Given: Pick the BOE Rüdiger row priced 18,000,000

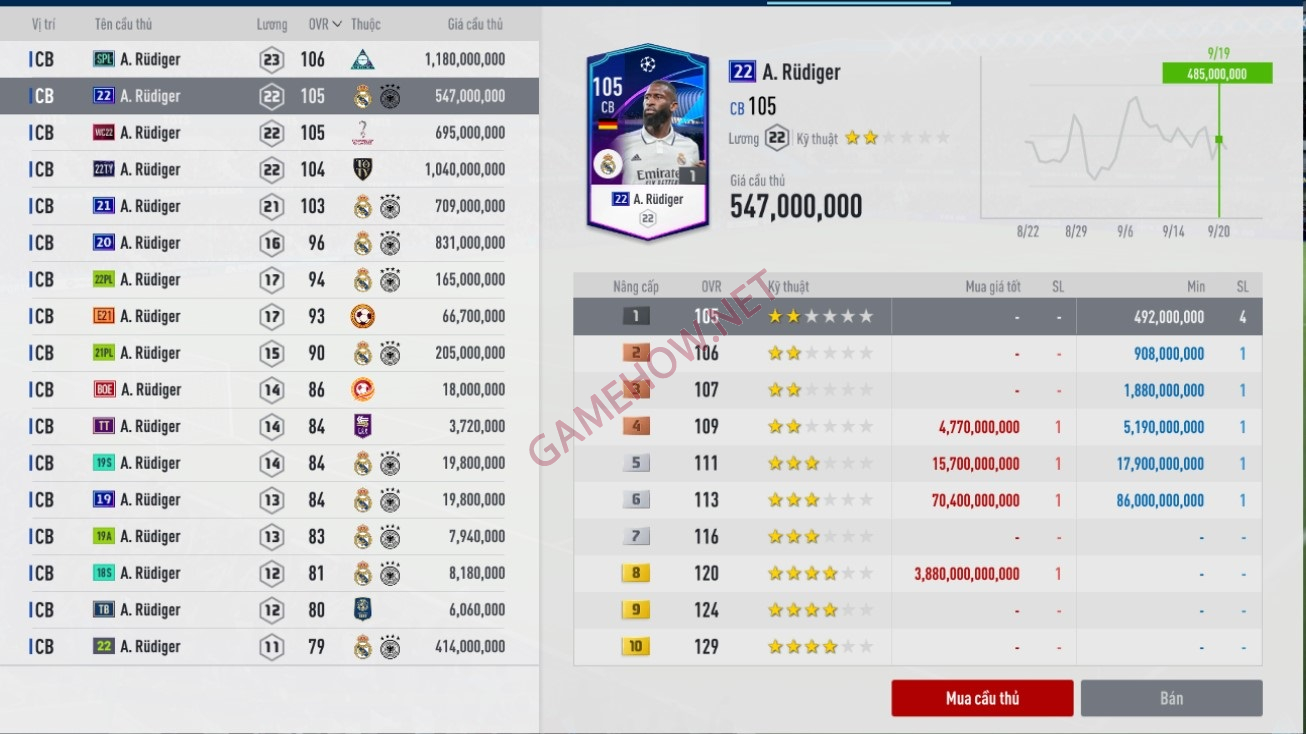Looking at the screenshot, I should coord(269,390).
